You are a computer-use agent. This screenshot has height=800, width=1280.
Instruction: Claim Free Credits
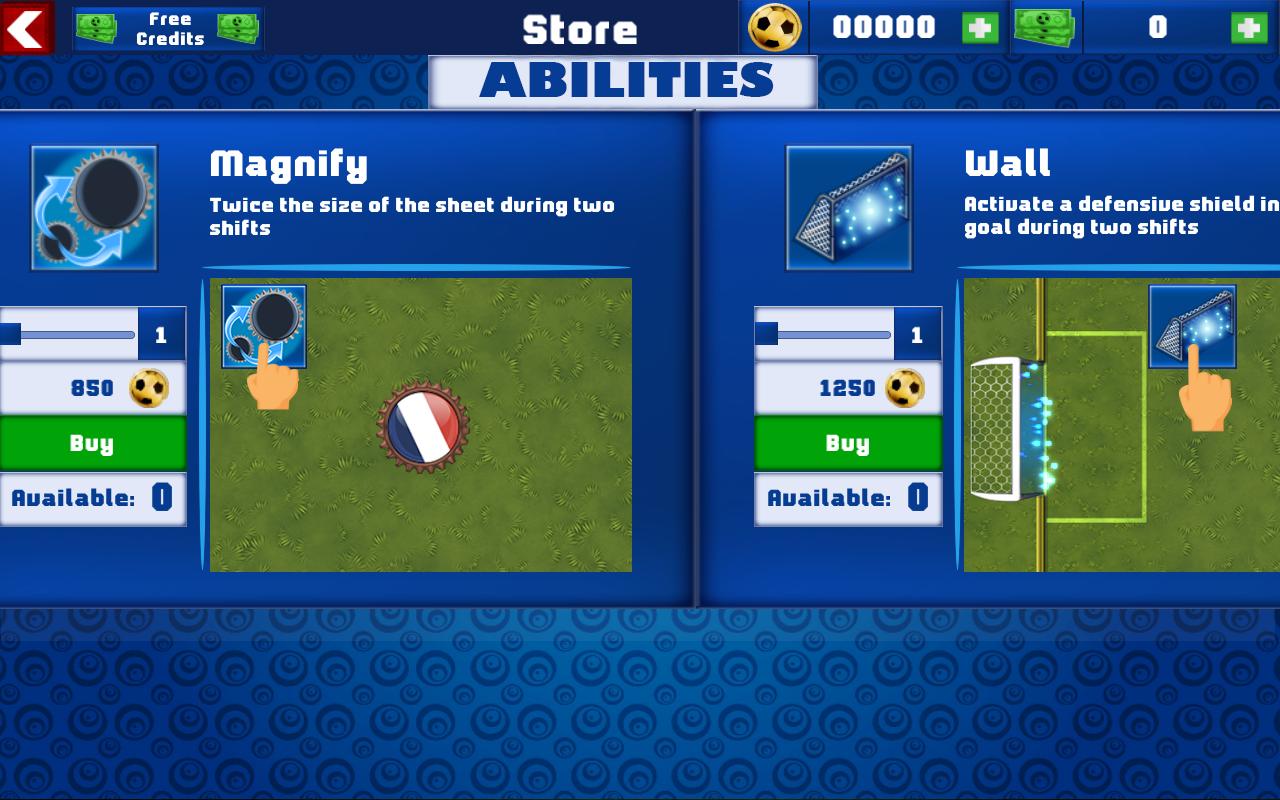(168, 27)
